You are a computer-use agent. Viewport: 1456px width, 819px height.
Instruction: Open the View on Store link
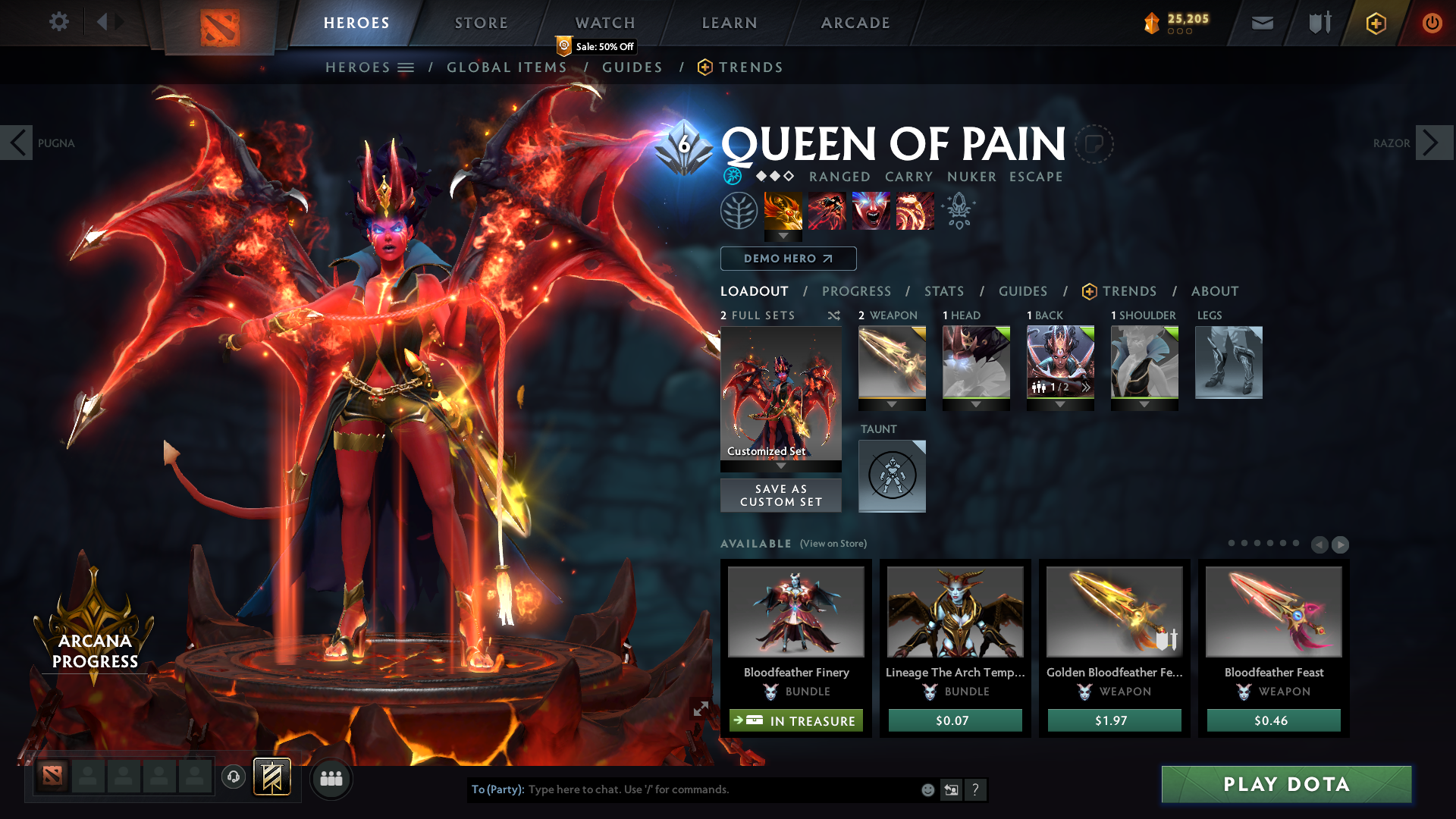[832, 544]
